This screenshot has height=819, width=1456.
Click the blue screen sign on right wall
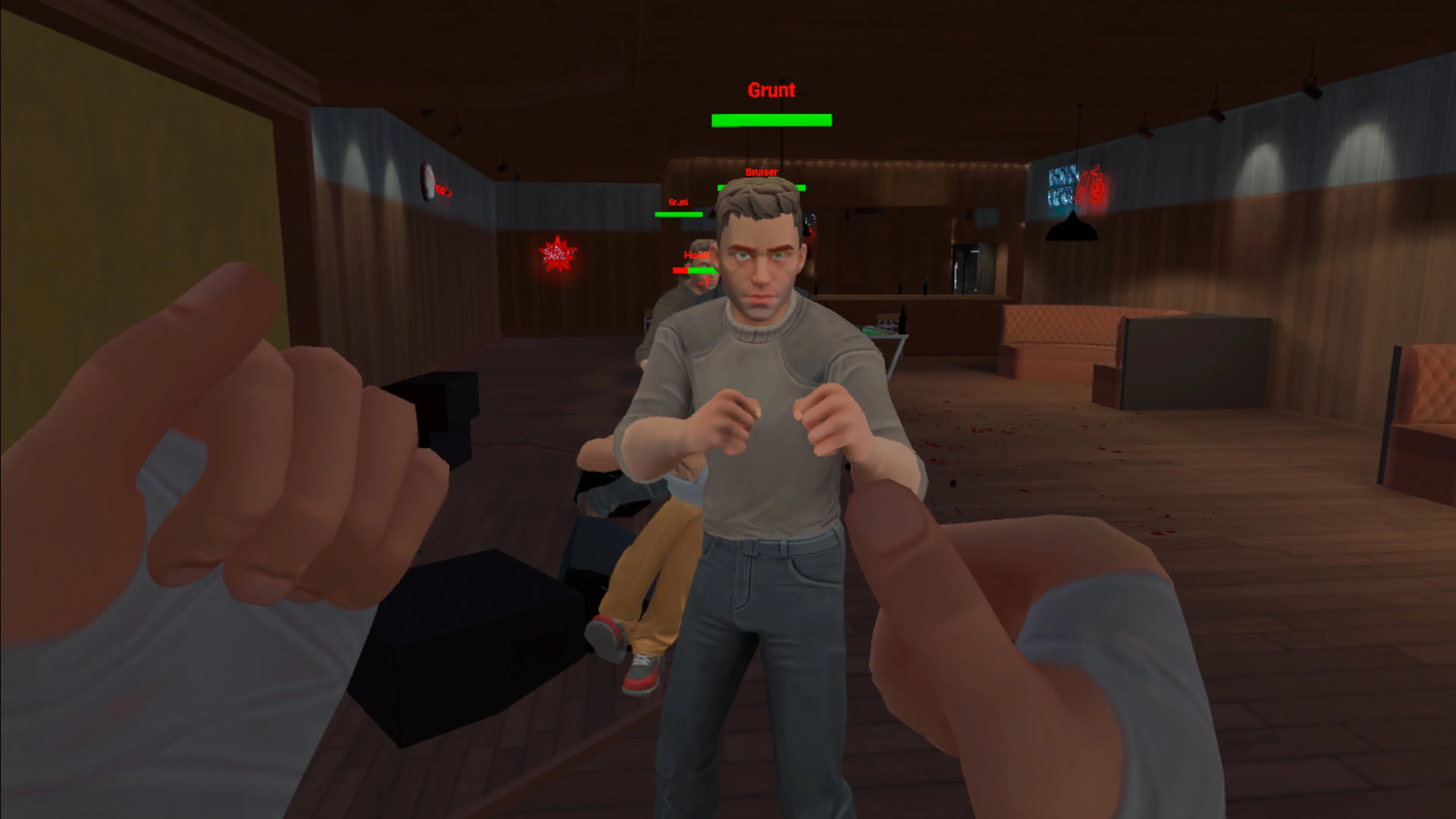click(x=1062, y=187)
